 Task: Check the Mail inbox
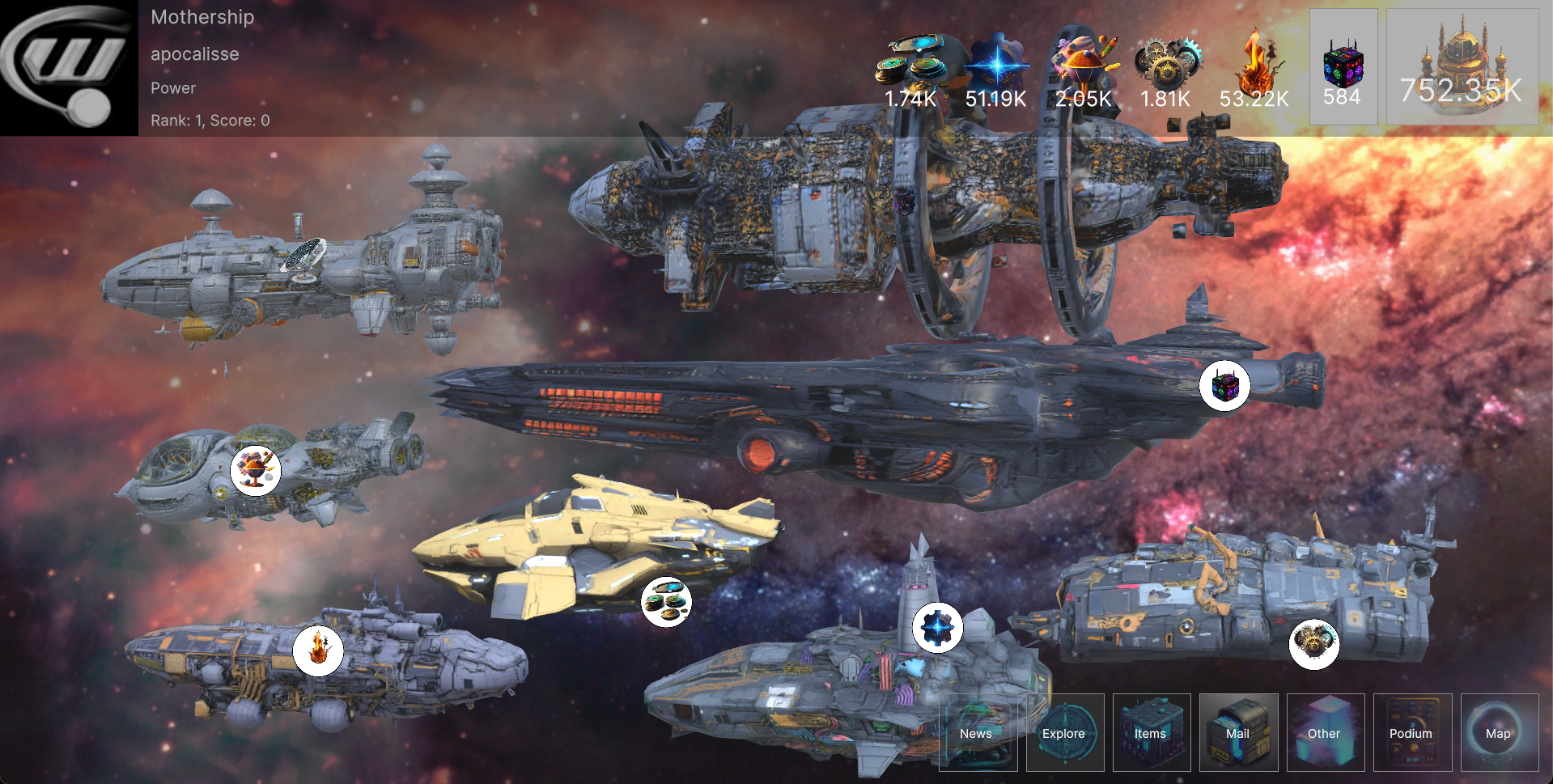coord(1238,732)
